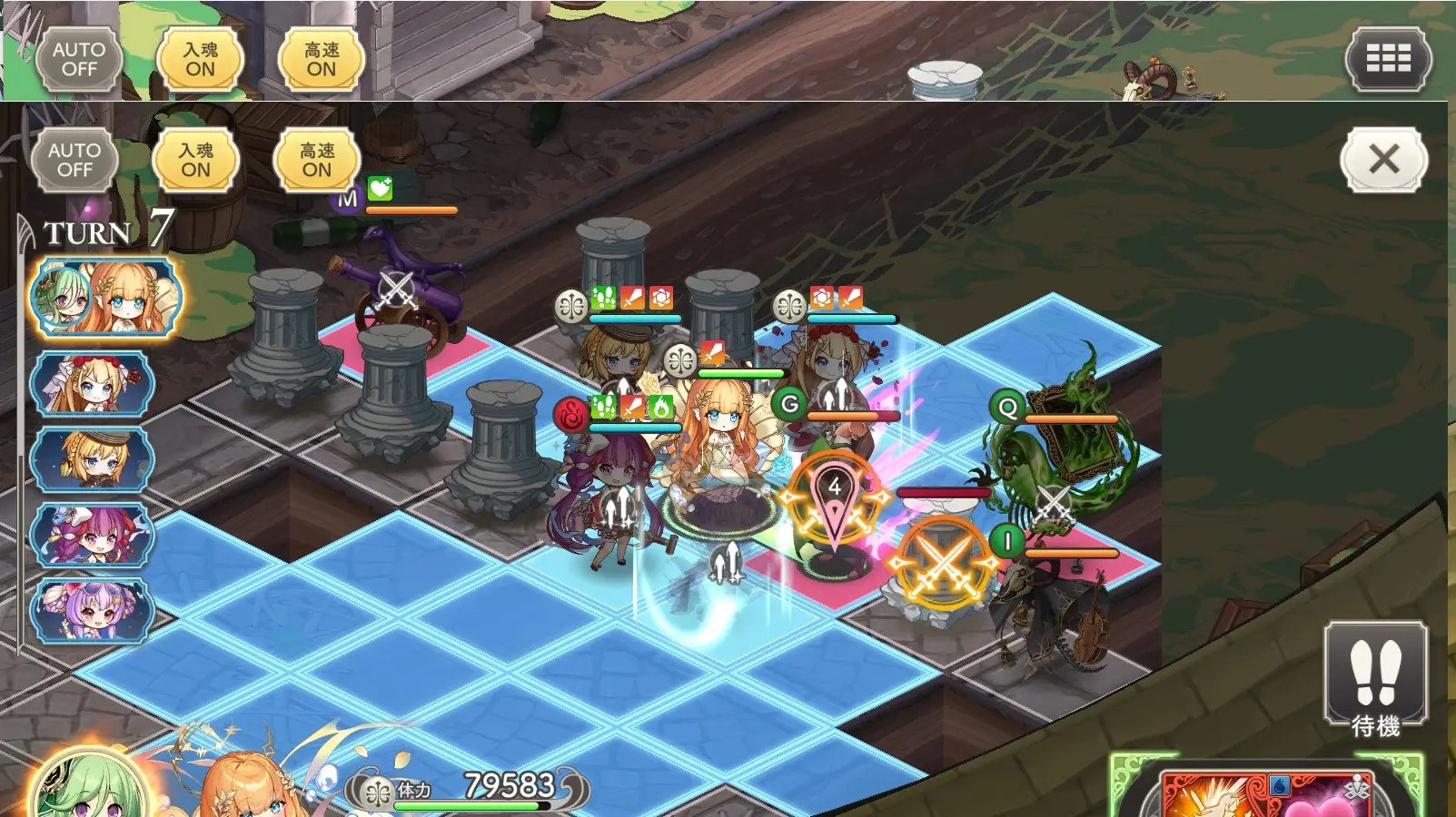The width and height of the screenshot is (1456, 817).
Task: Choose the lavender-haired girl with sunglasses portrait
Action: [x=92, y=610]
